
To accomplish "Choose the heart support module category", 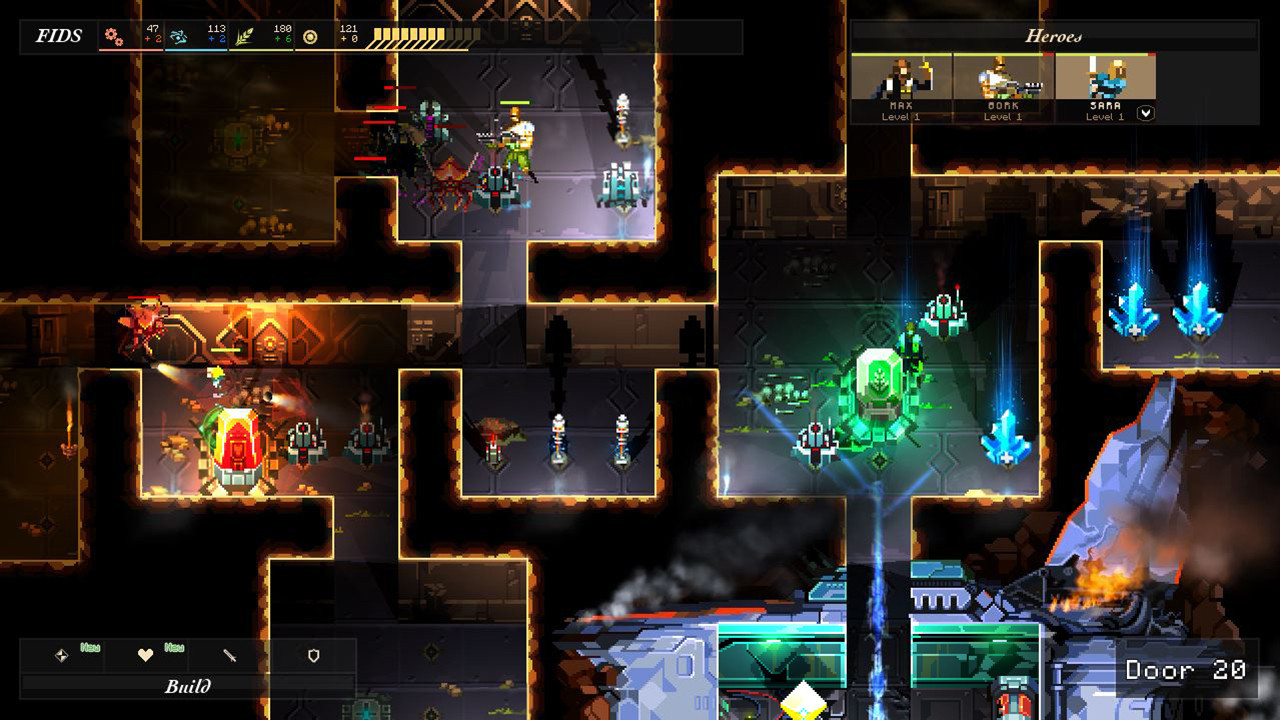I will (x=146, y=656).
